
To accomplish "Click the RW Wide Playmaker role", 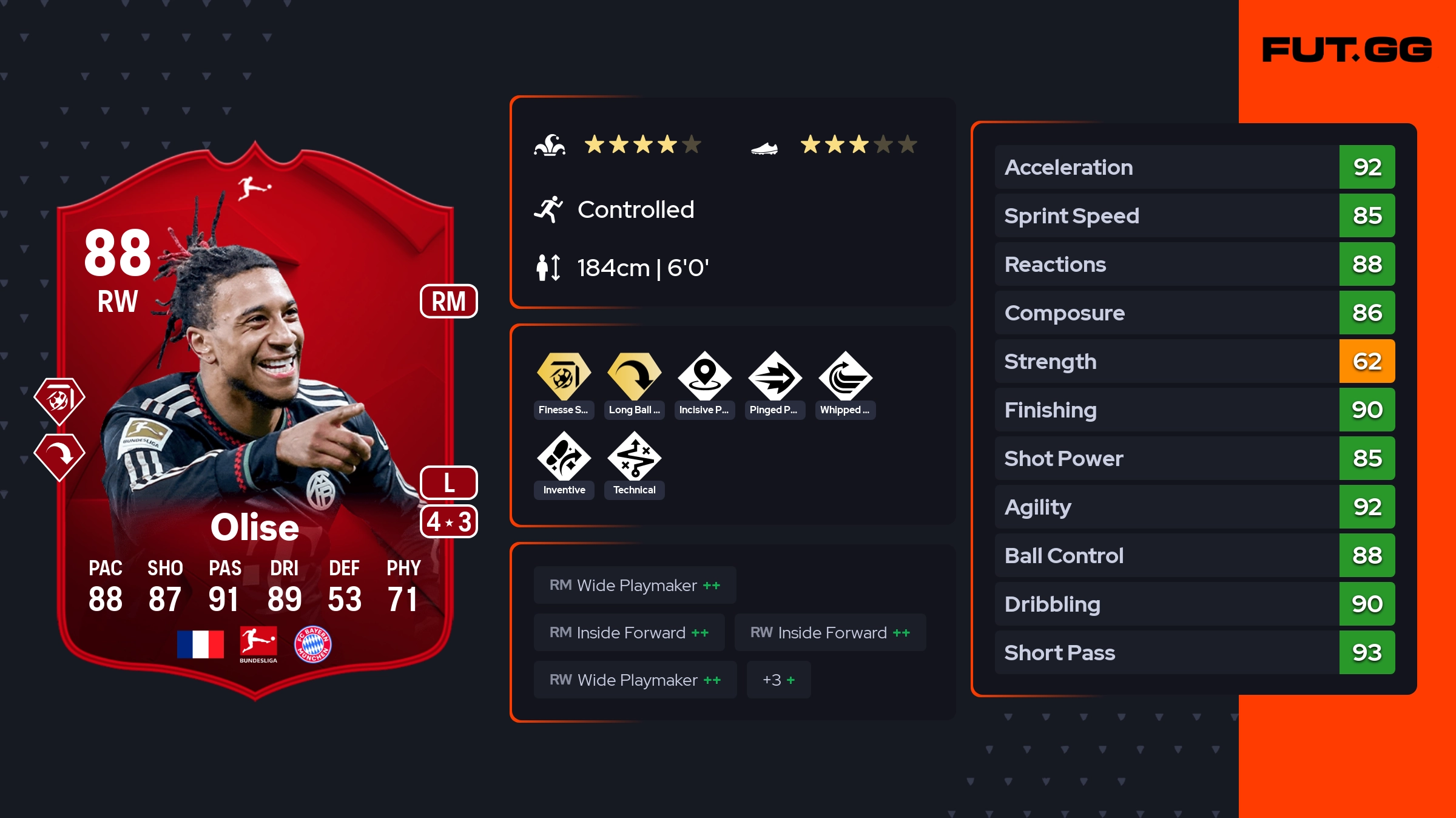I will tap(635, 680).
